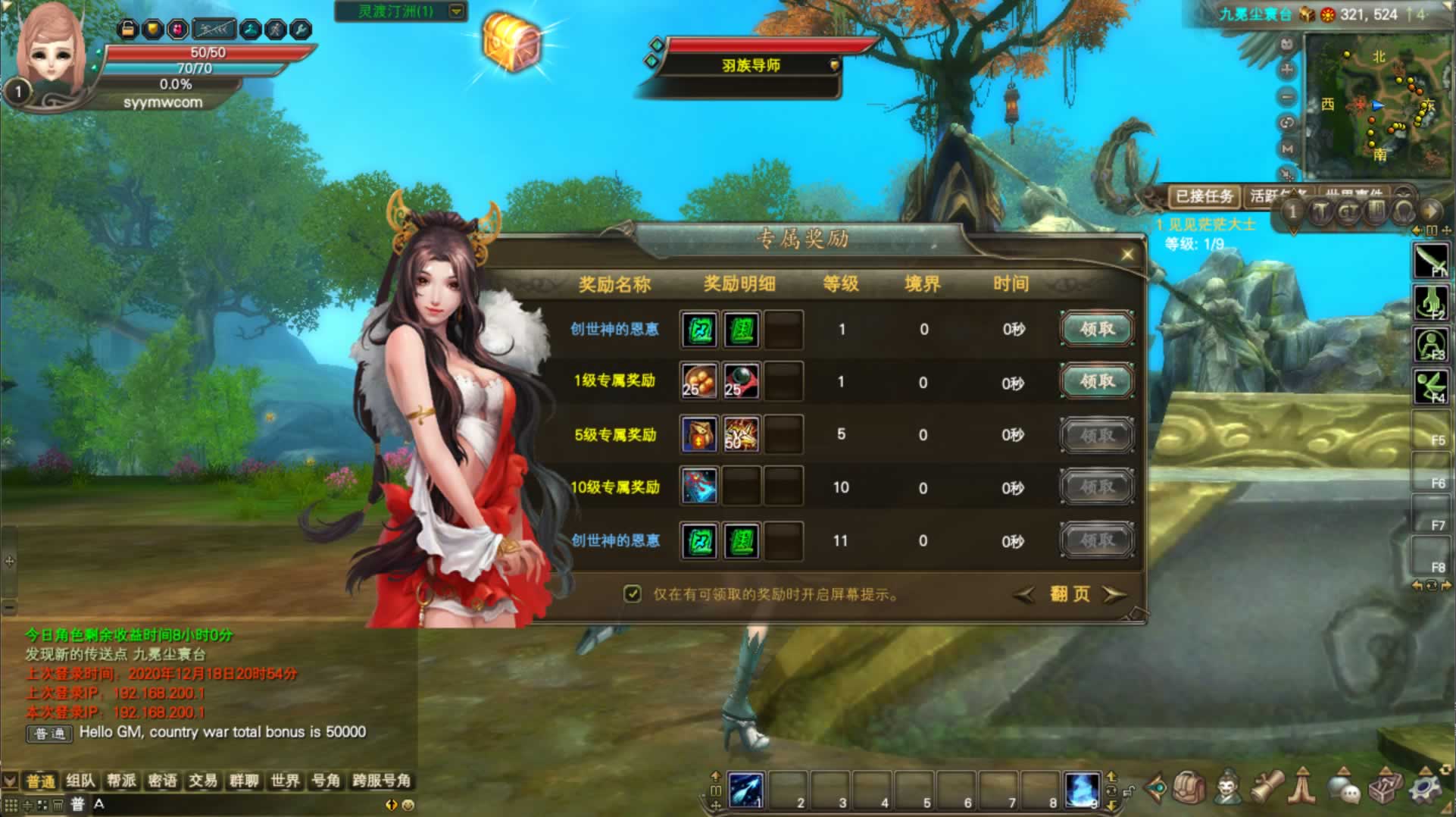Open the gear settings icon
This screenshot has height=817, width=1456.
1424,789
